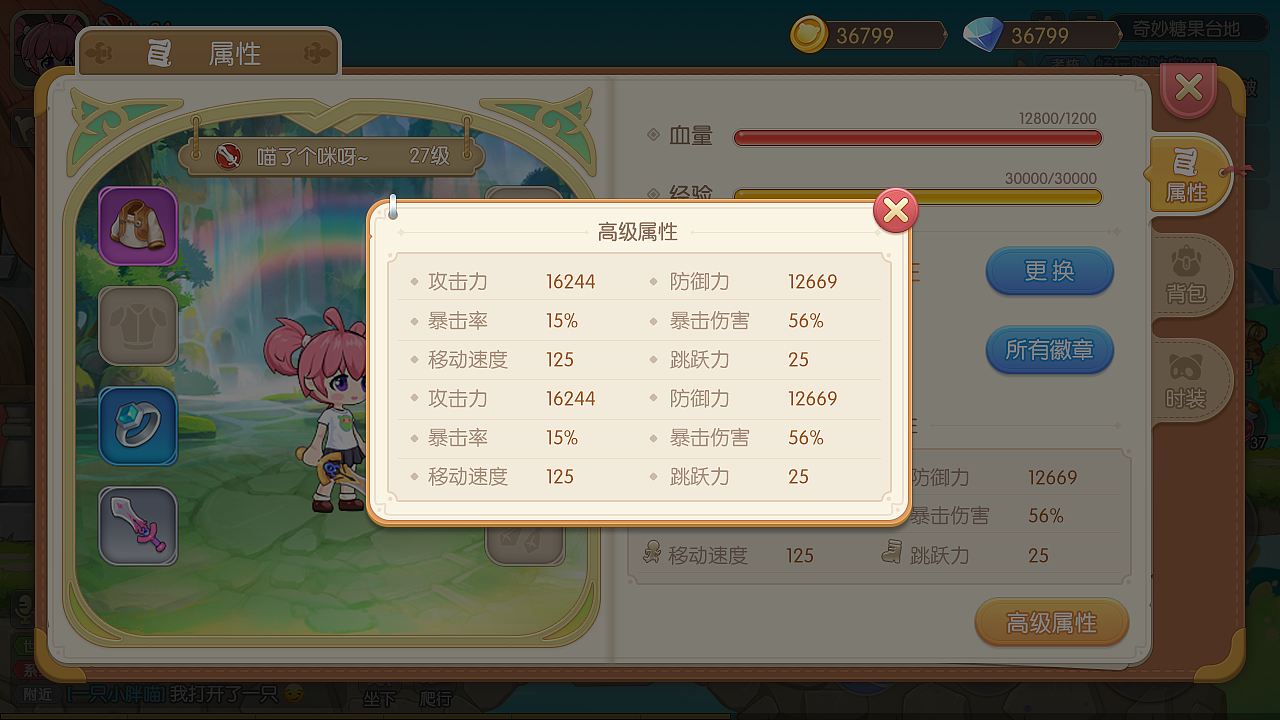Toggle the 爬行 crawl action
Screen dimensions: 1280x720
(436, 699)
